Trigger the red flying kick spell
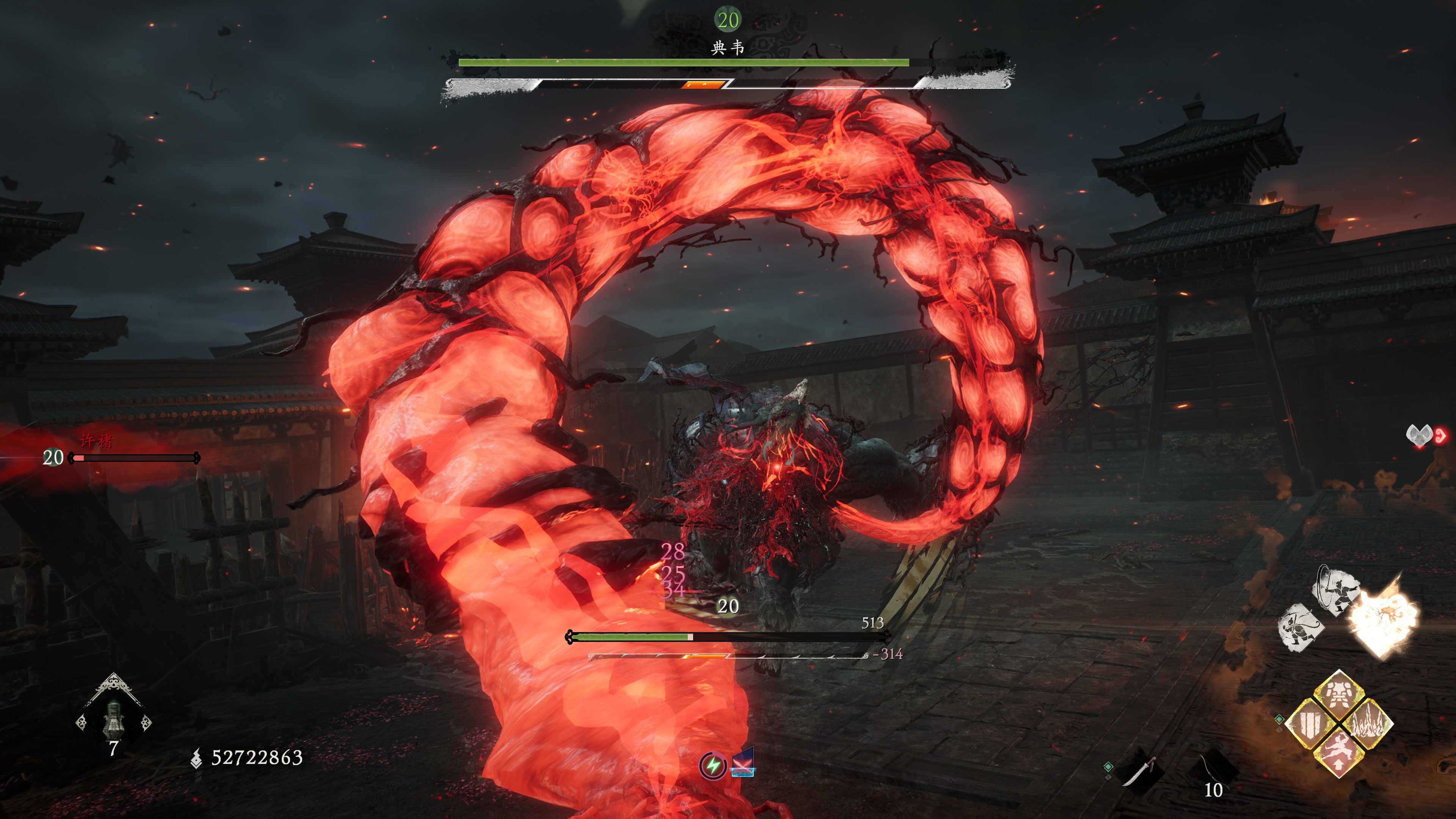 (1338, 752)
